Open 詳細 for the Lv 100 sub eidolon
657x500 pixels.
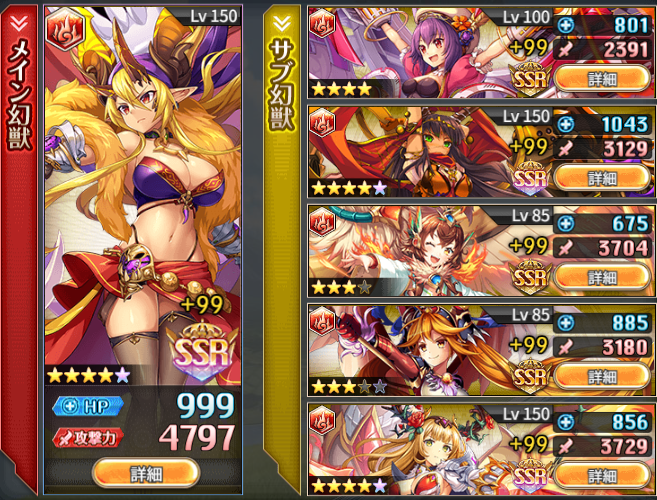point(602,77)
